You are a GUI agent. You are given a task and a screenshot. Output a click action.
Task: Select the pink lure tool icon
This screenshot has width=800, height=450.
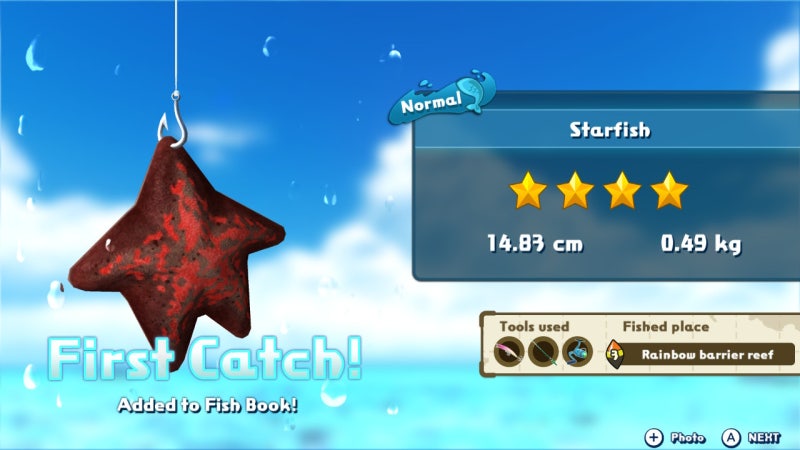tap(509, 352)
